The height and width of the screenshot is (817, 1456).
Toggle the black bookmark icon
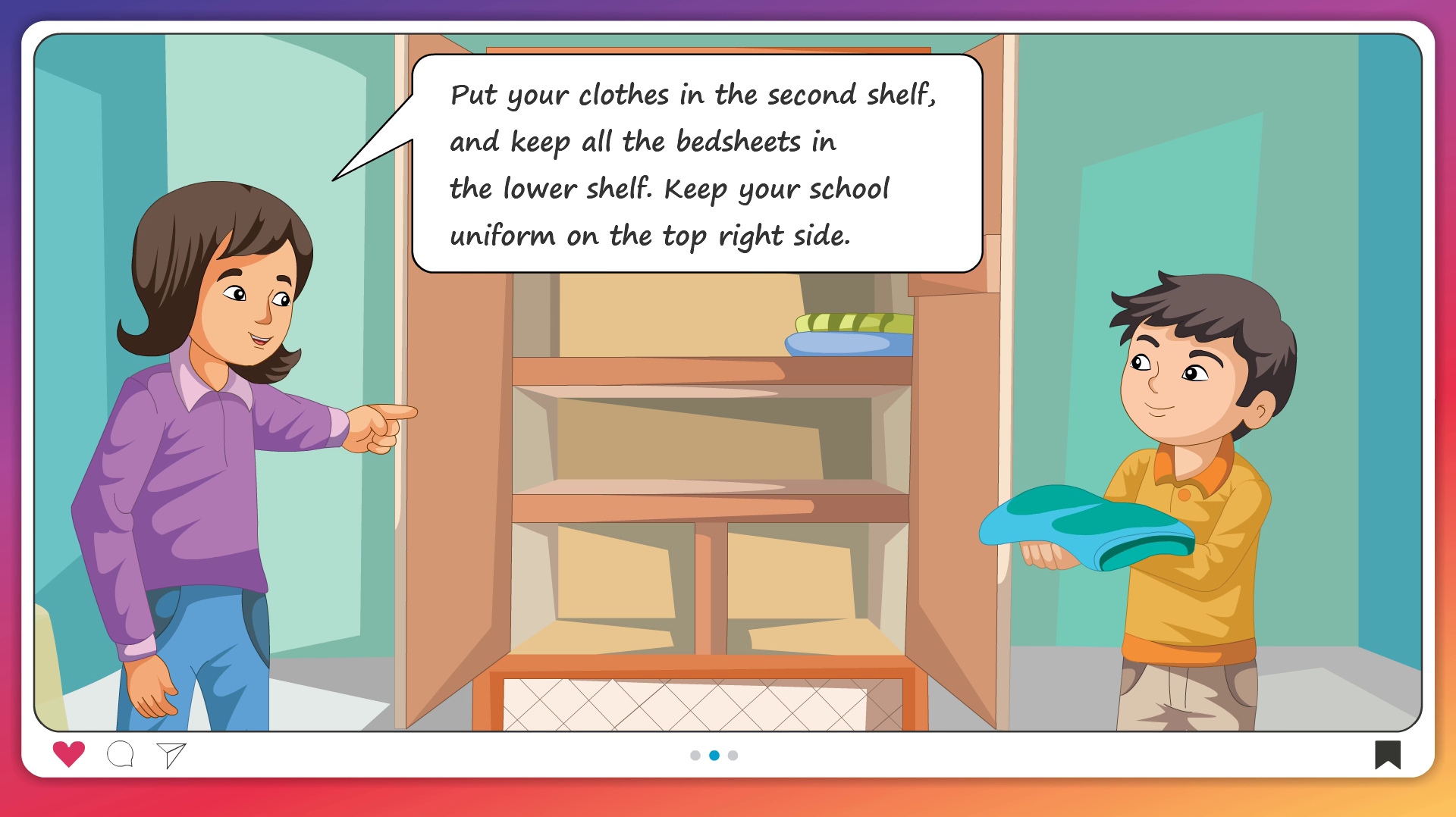1388,755
